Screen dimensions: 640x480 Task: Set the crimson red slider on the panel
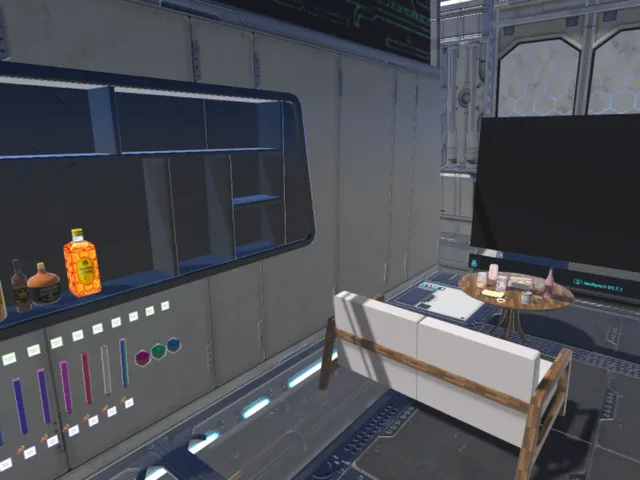click(x=86, y=378)
